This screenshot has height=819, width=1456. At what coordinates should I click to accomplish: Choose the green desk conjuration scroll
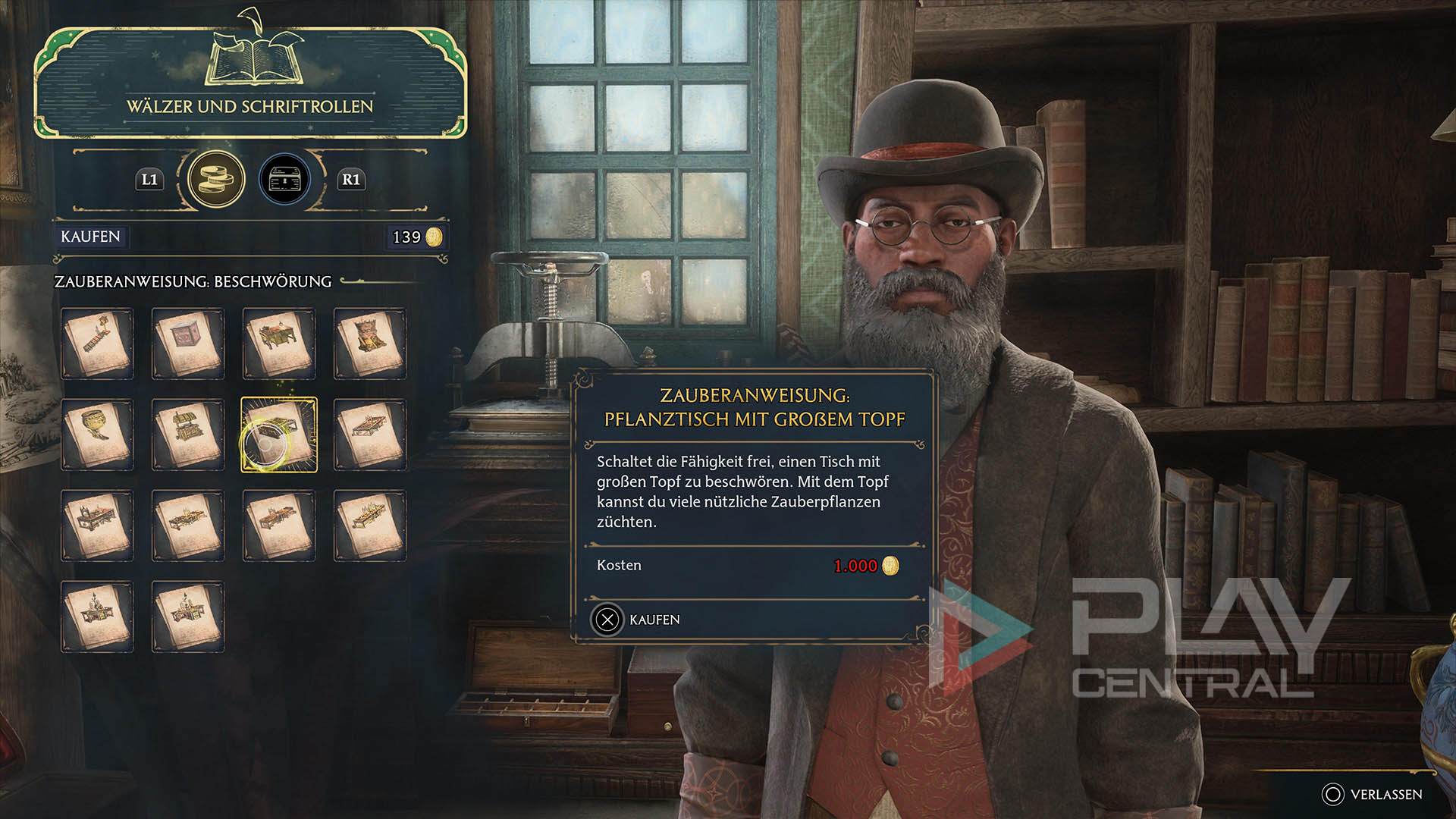(278, 343)
